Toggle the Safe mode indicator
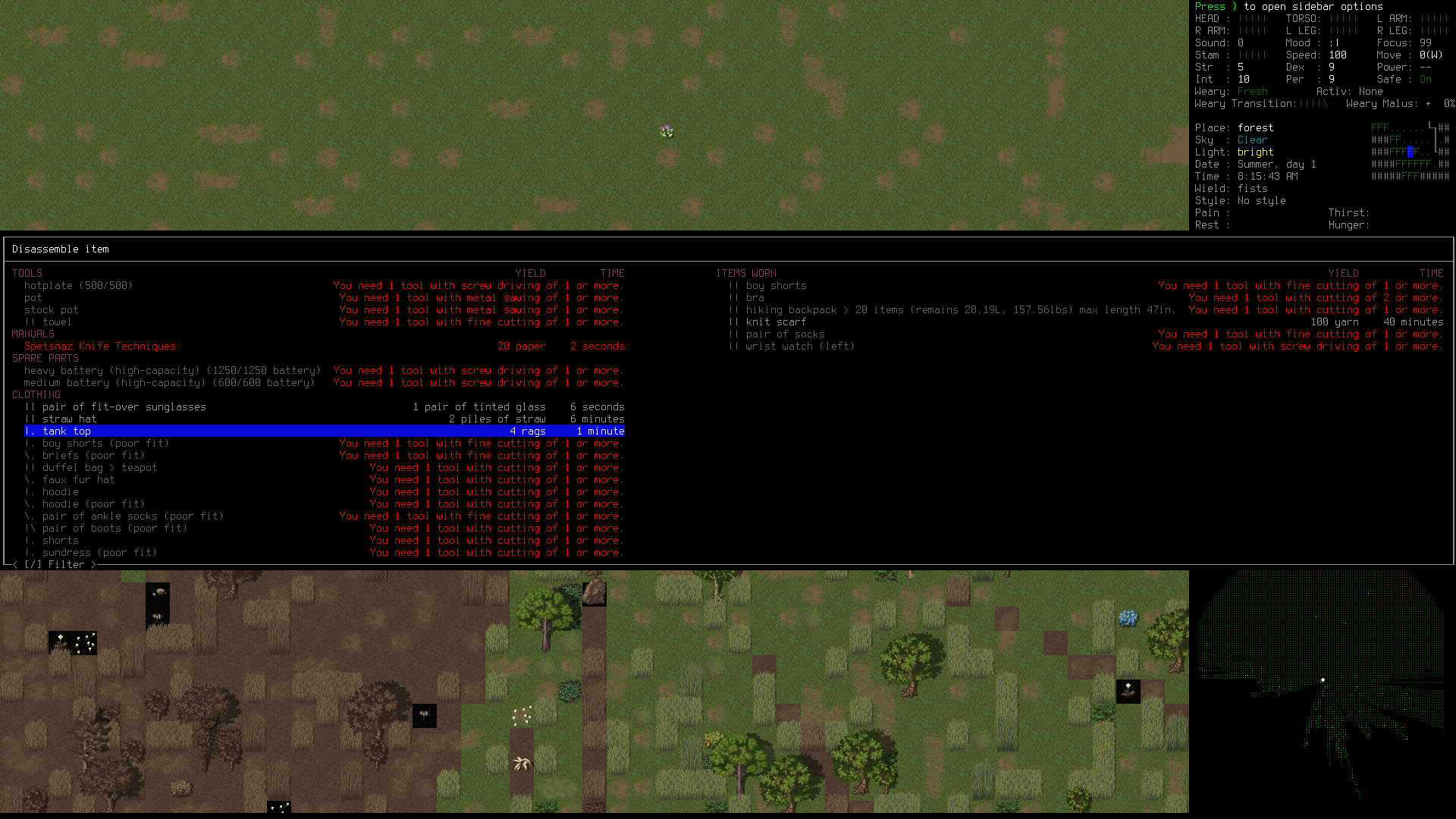Viewport: 1456px width, 819px height. coord(1425,79)
